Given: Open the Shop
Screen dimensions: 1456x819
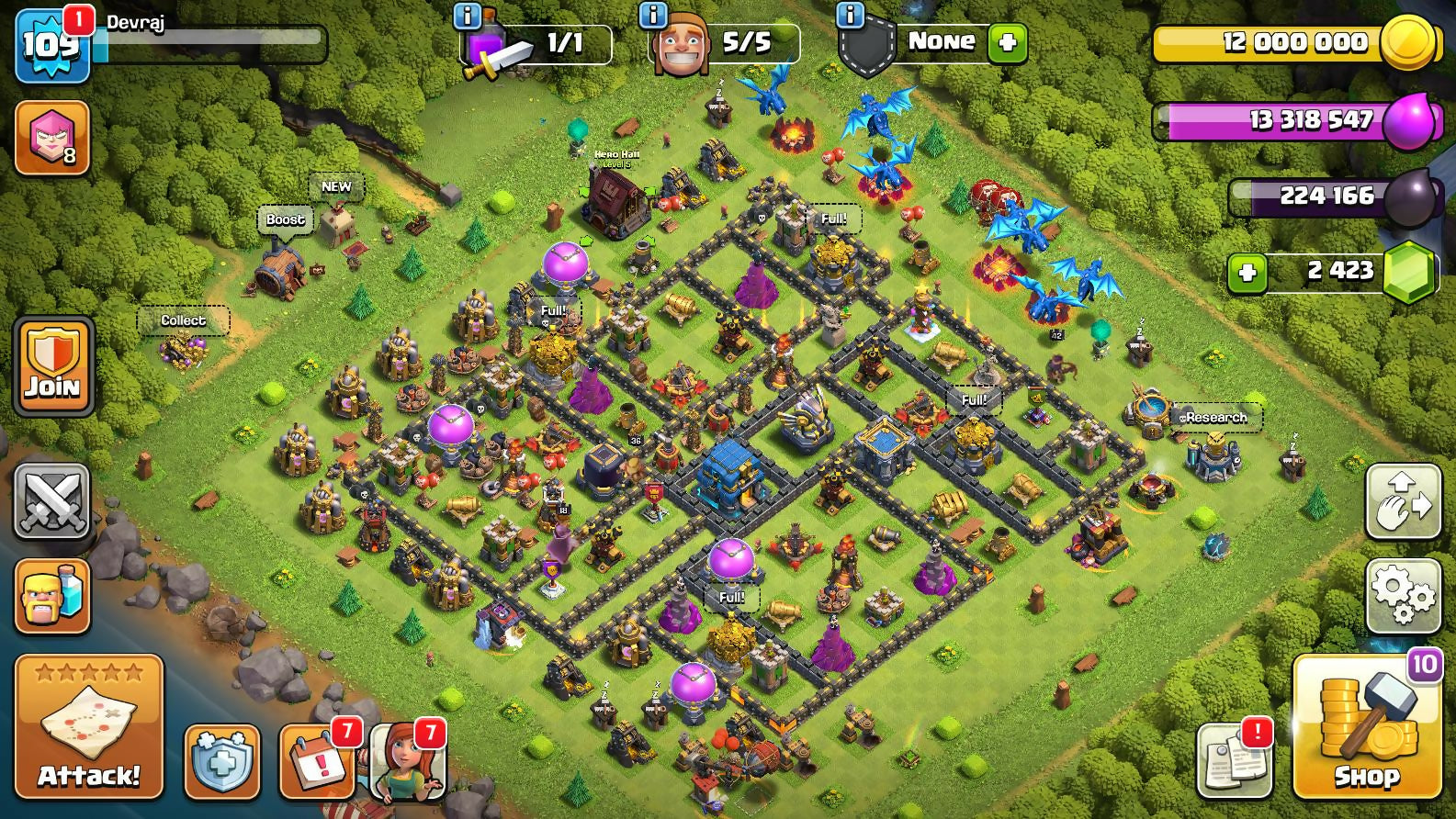Looking at the screenshot, I should [x=1366, y=726].
